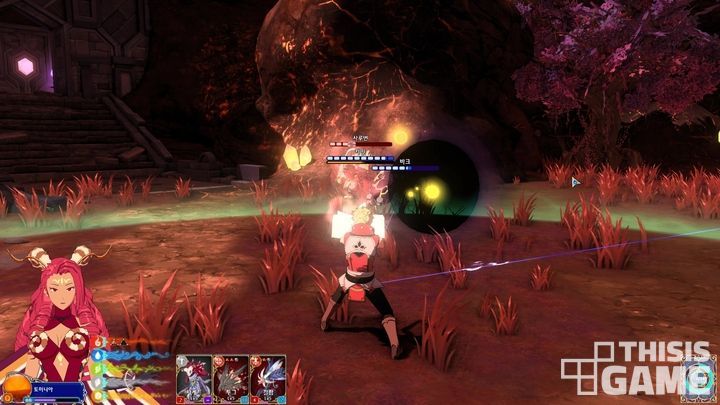Choose the blue water drop element icon
The width and height of the screenshot is (720, 405).
coord(98,354)
